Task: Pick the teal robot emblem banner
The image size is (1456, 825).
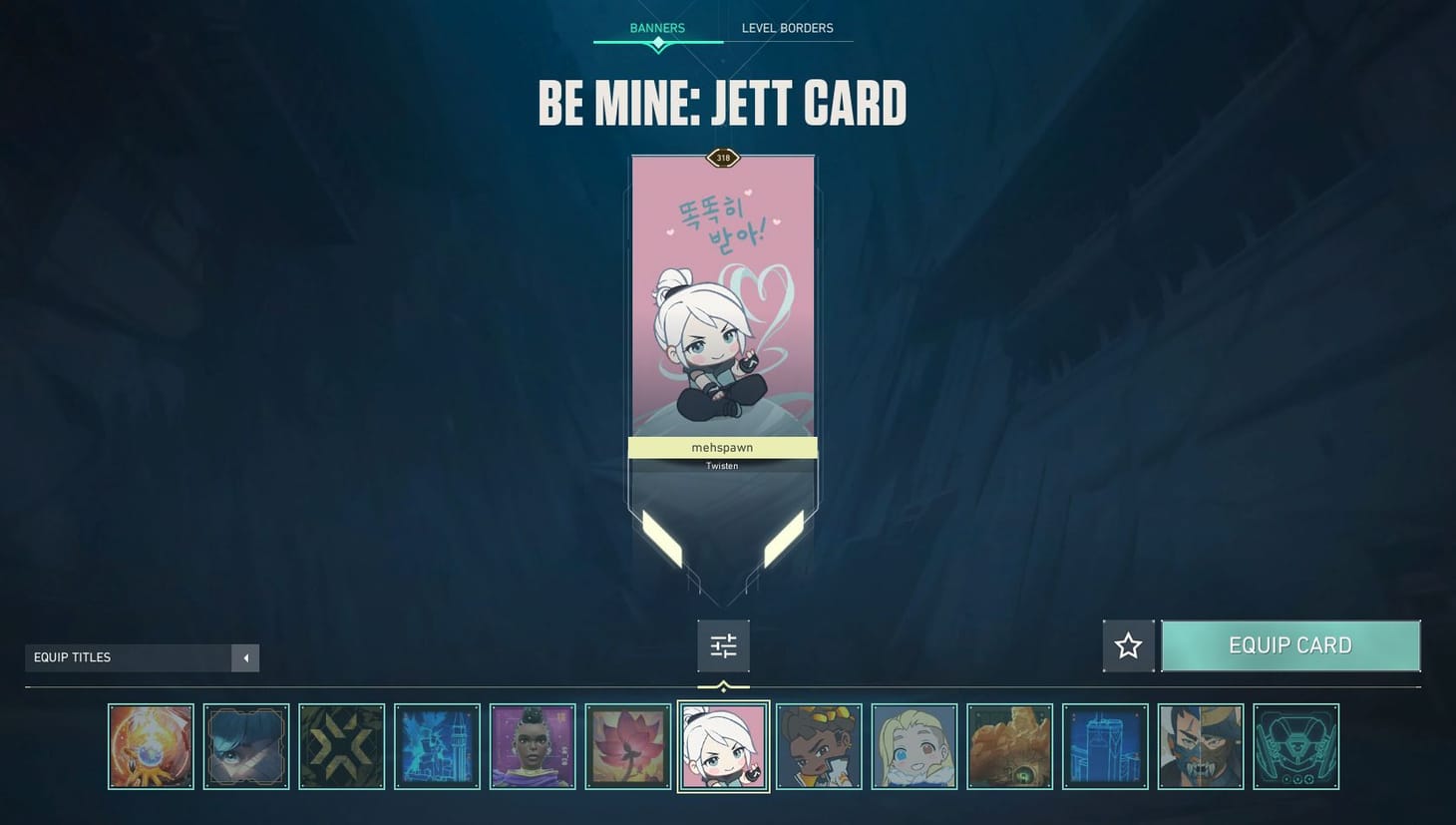Action: tap(1295, 745)
